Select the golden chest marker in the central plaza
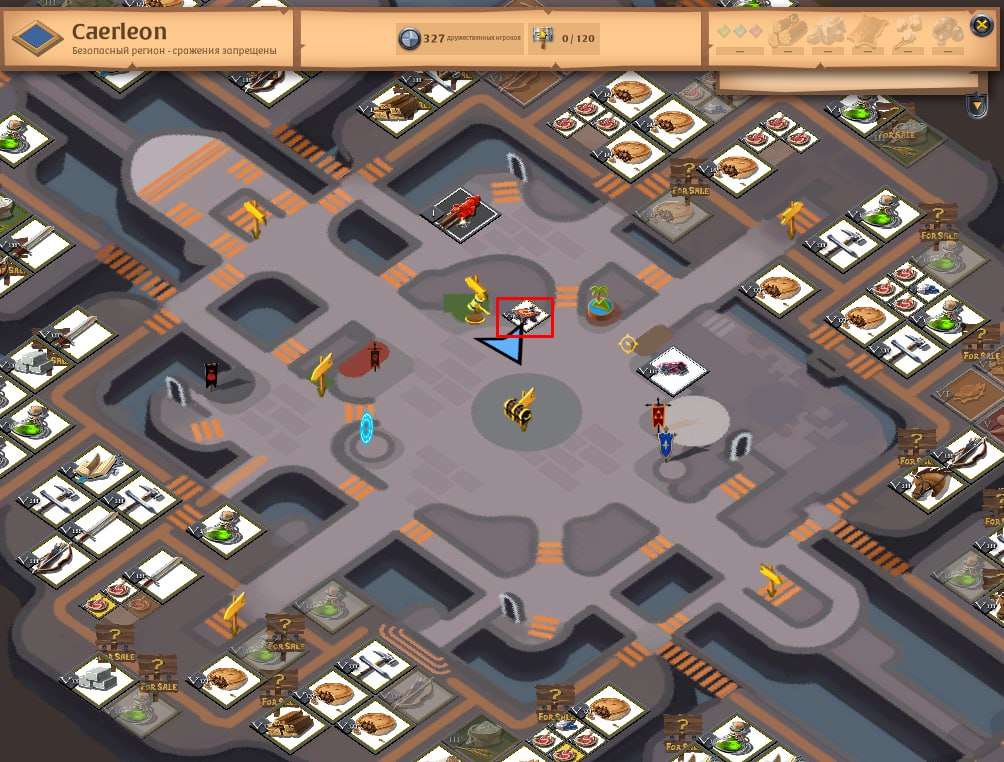Viewport: 1004px width, 762px height. click(x=520, y=408)
